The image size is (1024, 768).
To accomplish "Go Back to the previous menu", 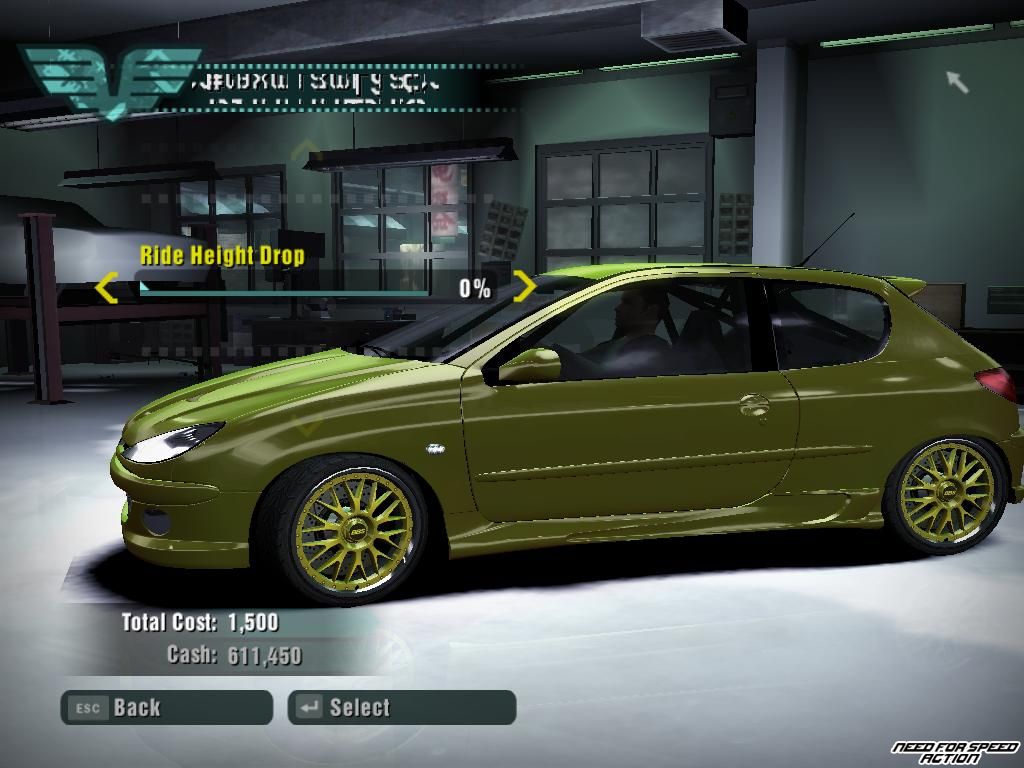I will (x=166, y=708).
